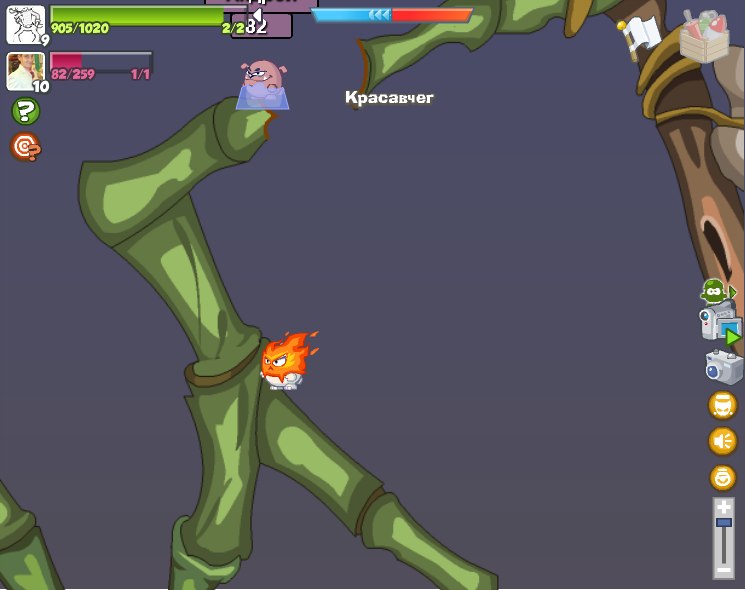The height and width of the screenshot is (590, 745).
Task: Open the supply crate of weapons
Action: [704, 35]
